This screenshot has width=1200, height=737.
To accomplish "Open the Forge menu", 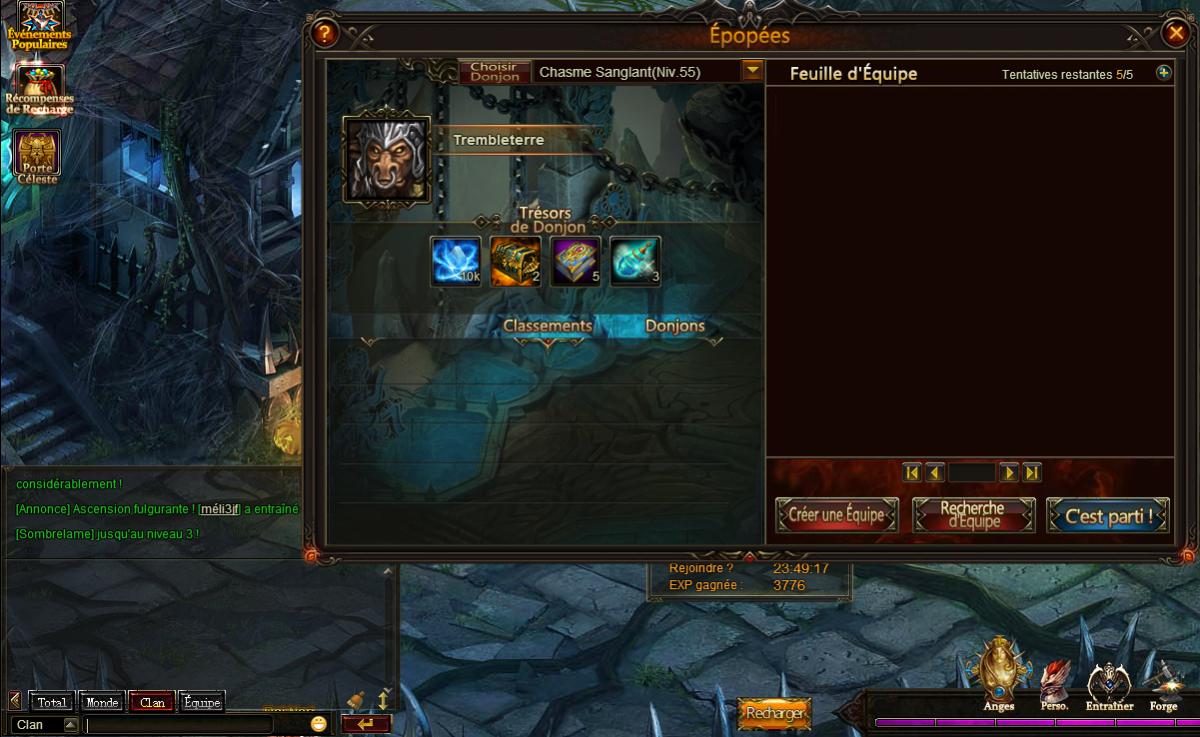I will tap(1163, 687).
